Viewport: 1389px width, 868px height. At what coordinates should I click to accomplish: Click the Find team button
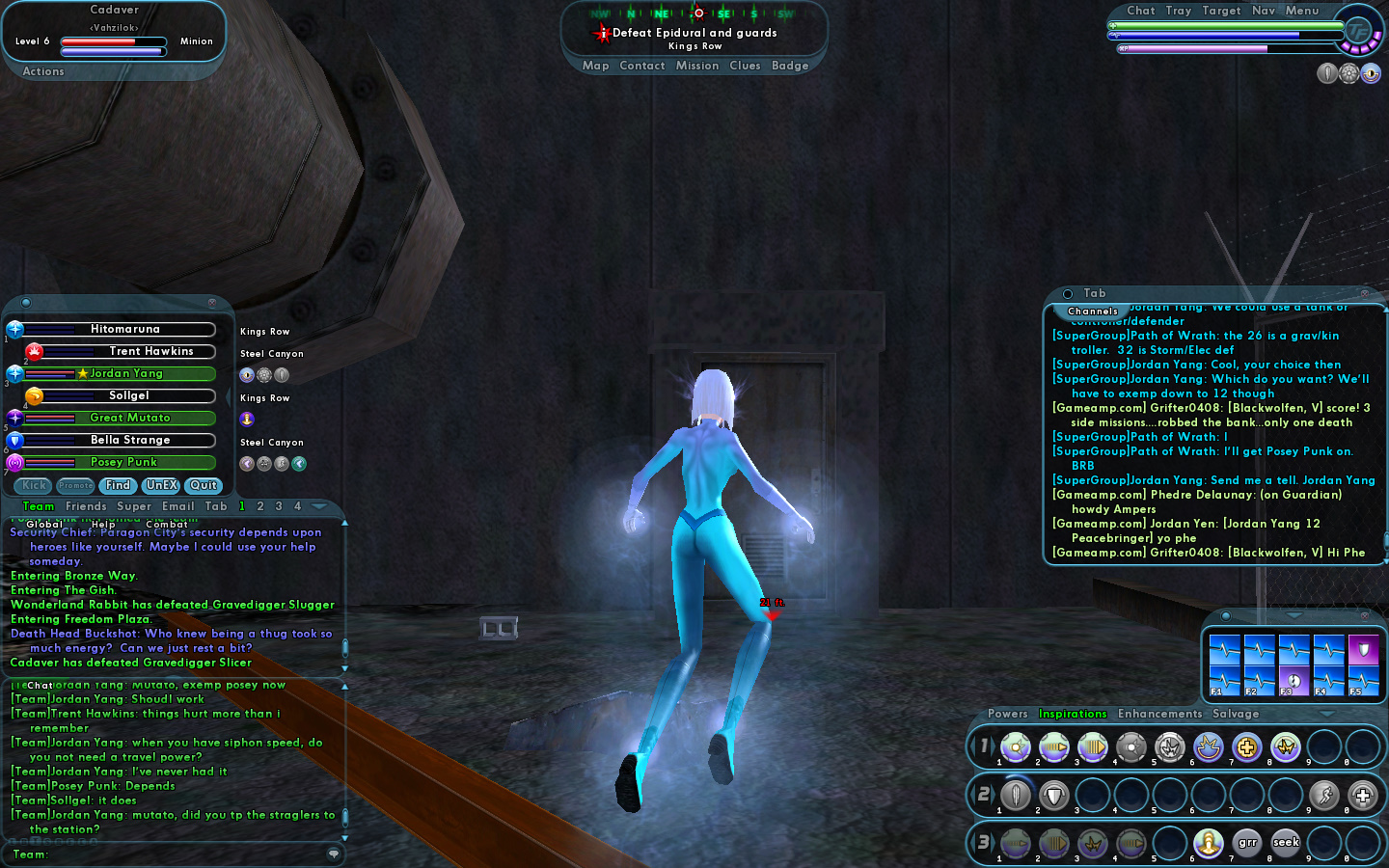(118, 485)
